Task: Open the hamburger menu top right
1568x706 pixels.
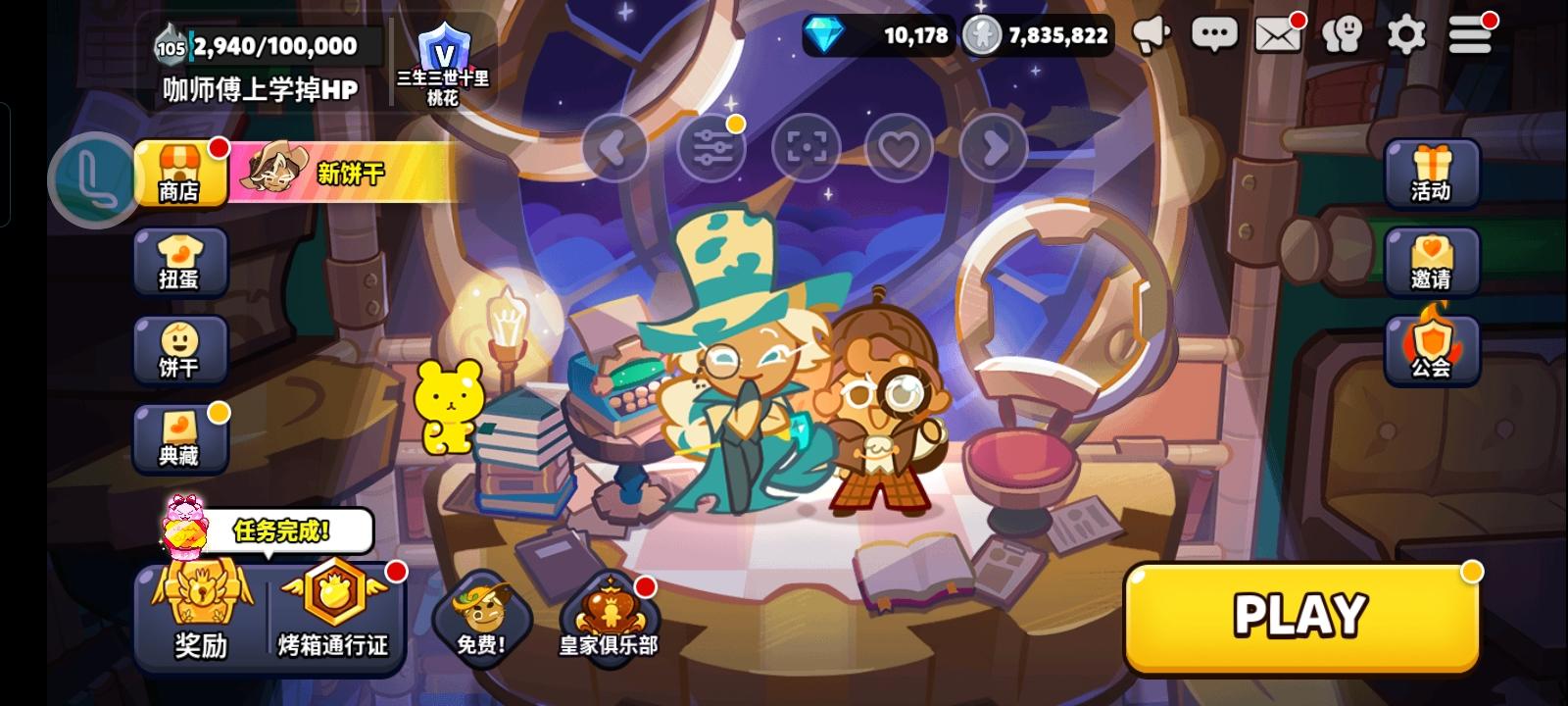Action: coord(1470,34)
